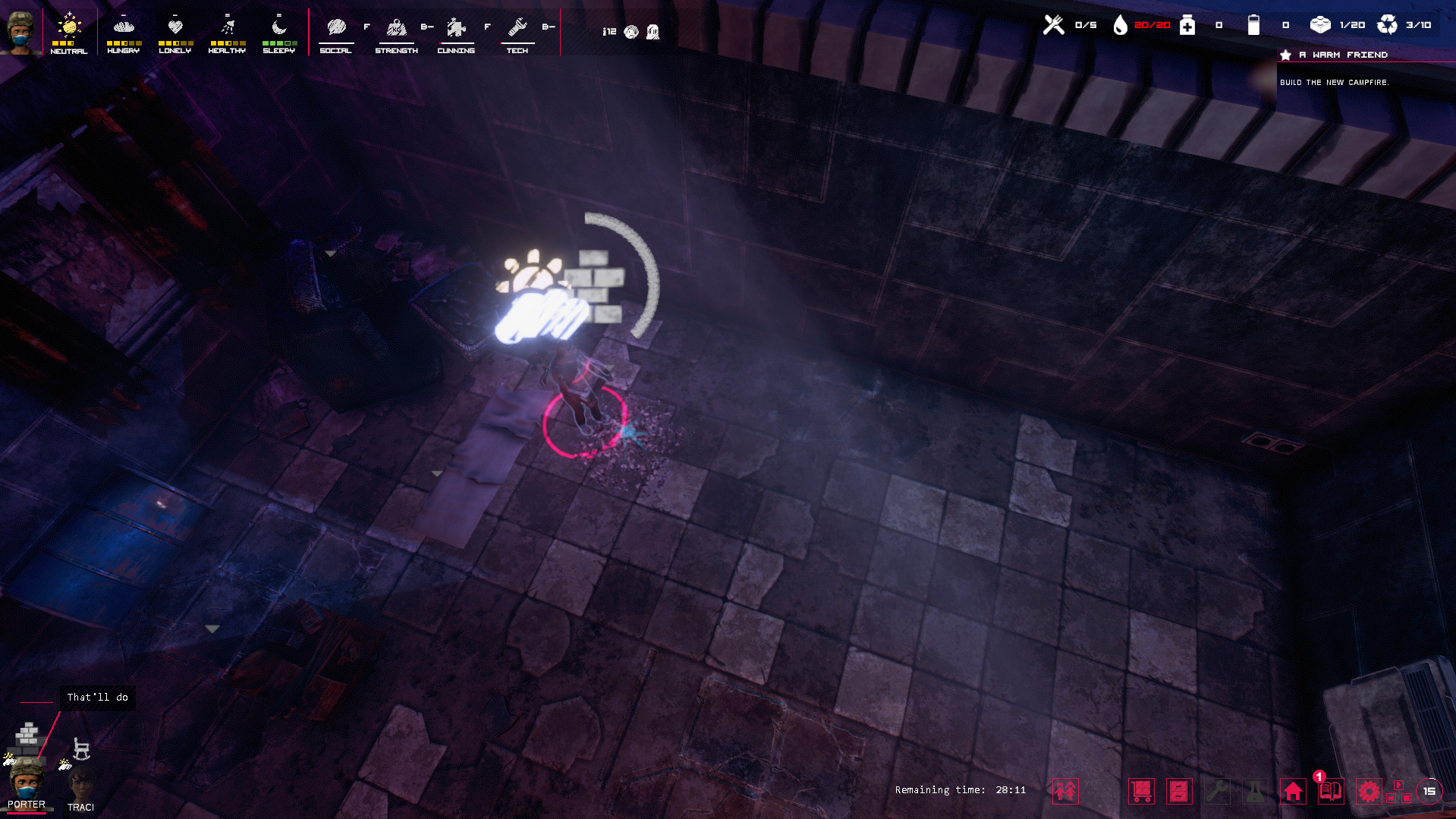Screen dimensions: 1456x819
Task: Open the home base menu
Action: 1293,791
